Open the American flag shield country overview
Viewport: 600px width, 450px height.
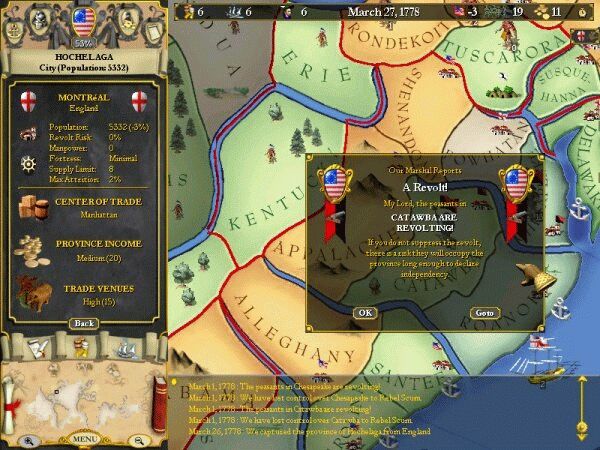tap(84, 18)
